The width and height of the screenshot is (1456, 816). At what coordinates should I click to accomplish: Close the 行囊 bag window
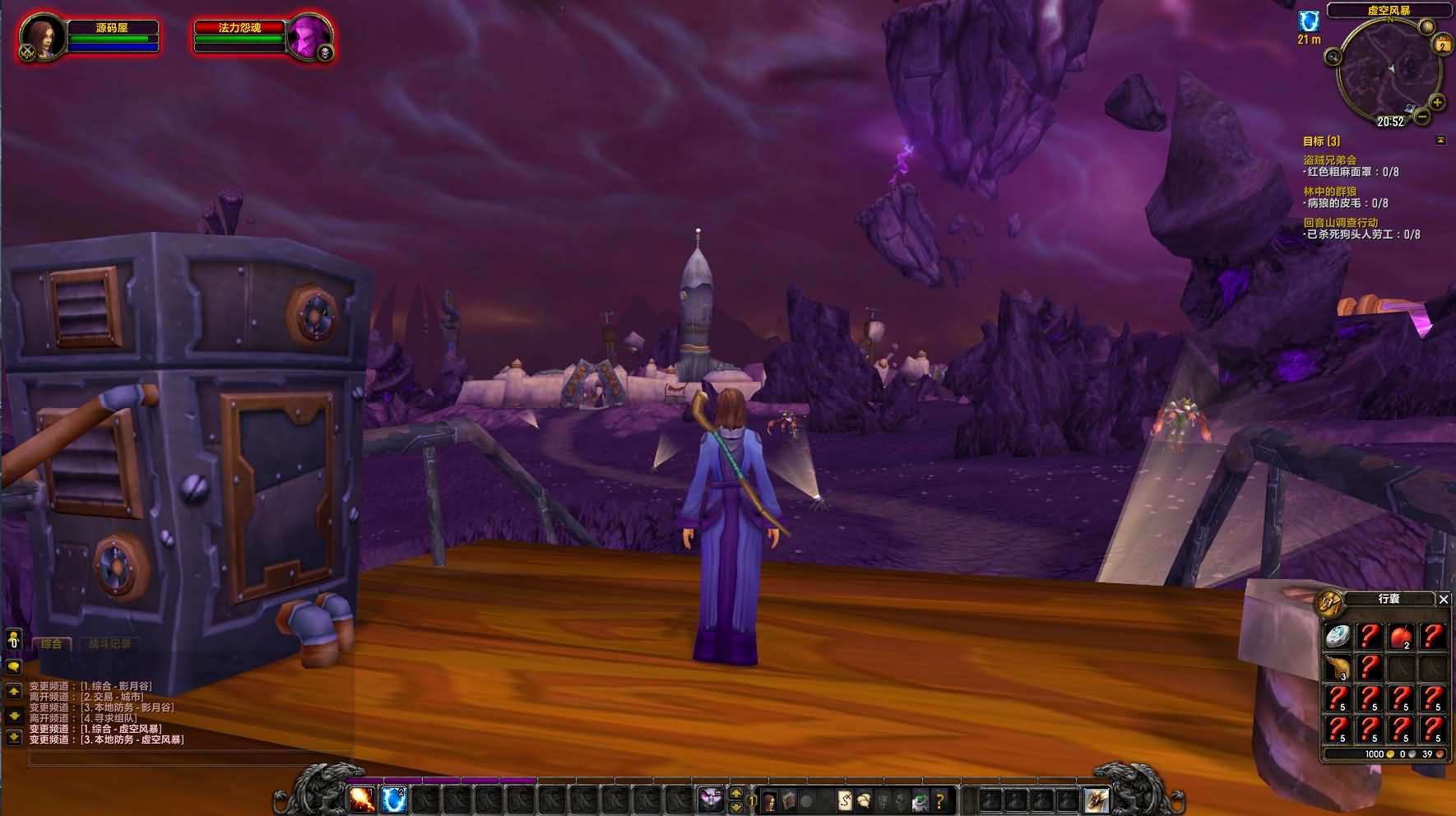coord(1443,600)
